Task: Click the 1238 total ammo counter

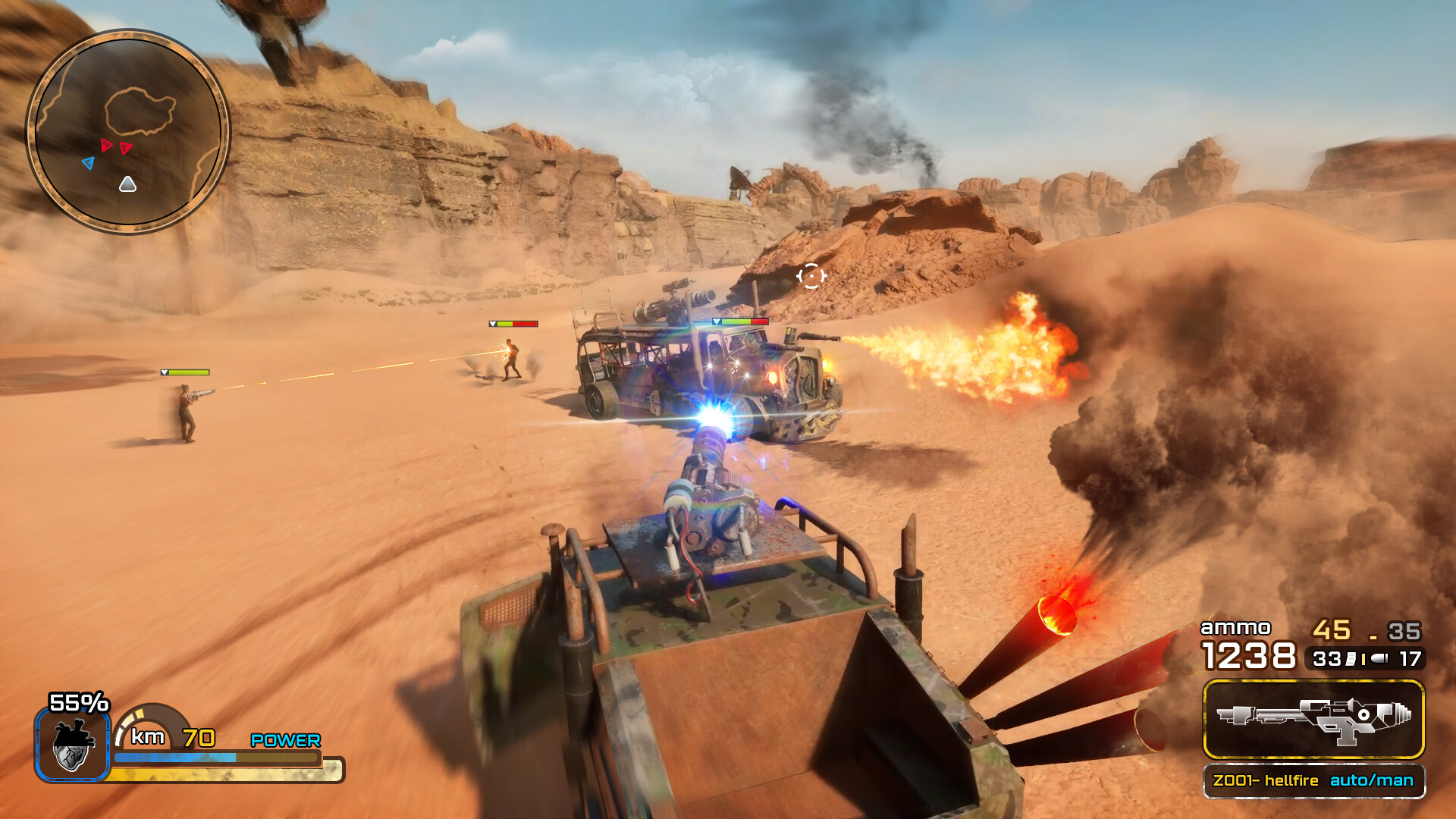Action: click(1249, 656)
